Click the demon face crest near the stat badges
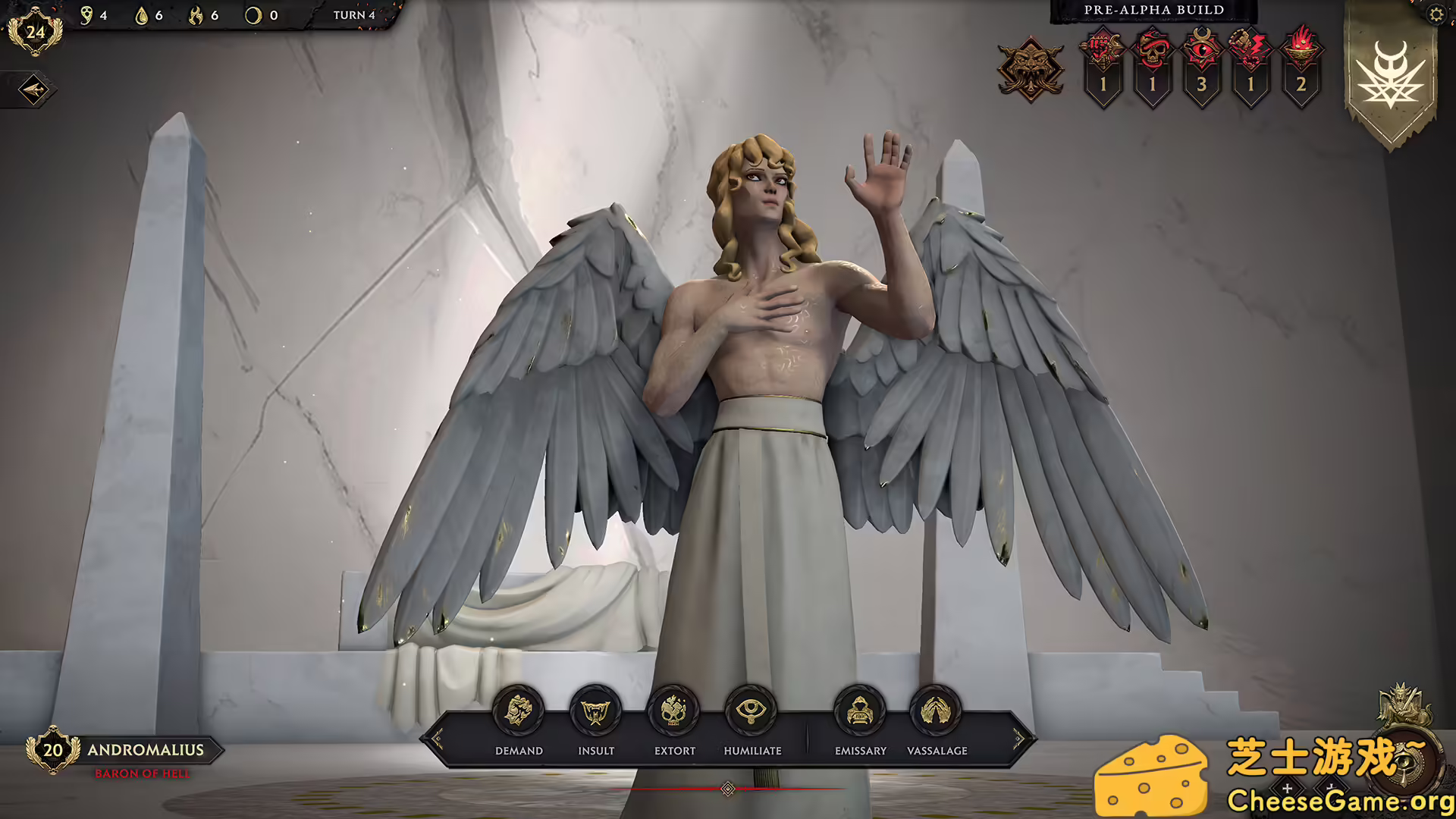 pos(1031,68)
